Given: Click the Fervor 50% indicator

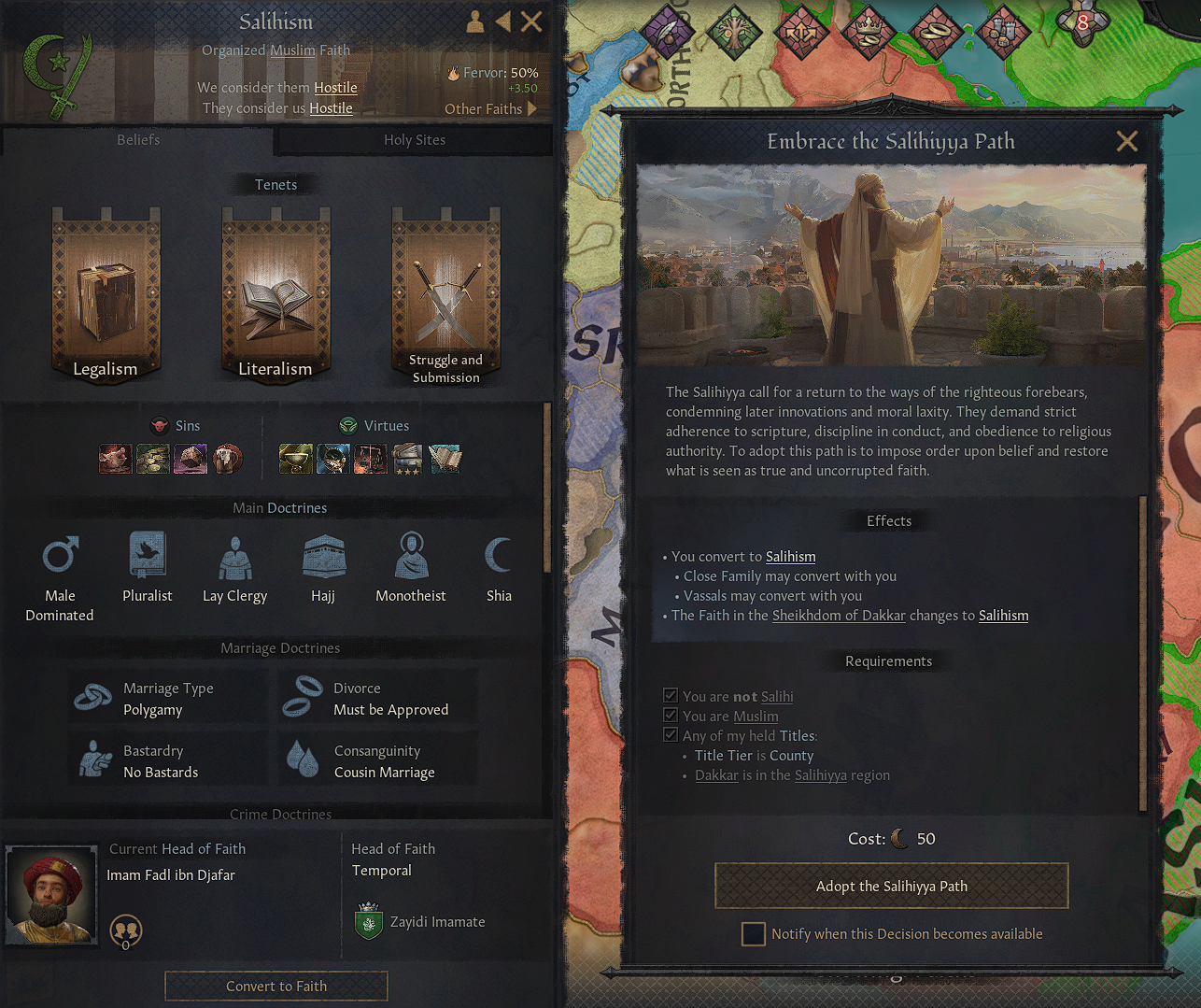Looking at the screenshot, I should click(x=494, y=72).
